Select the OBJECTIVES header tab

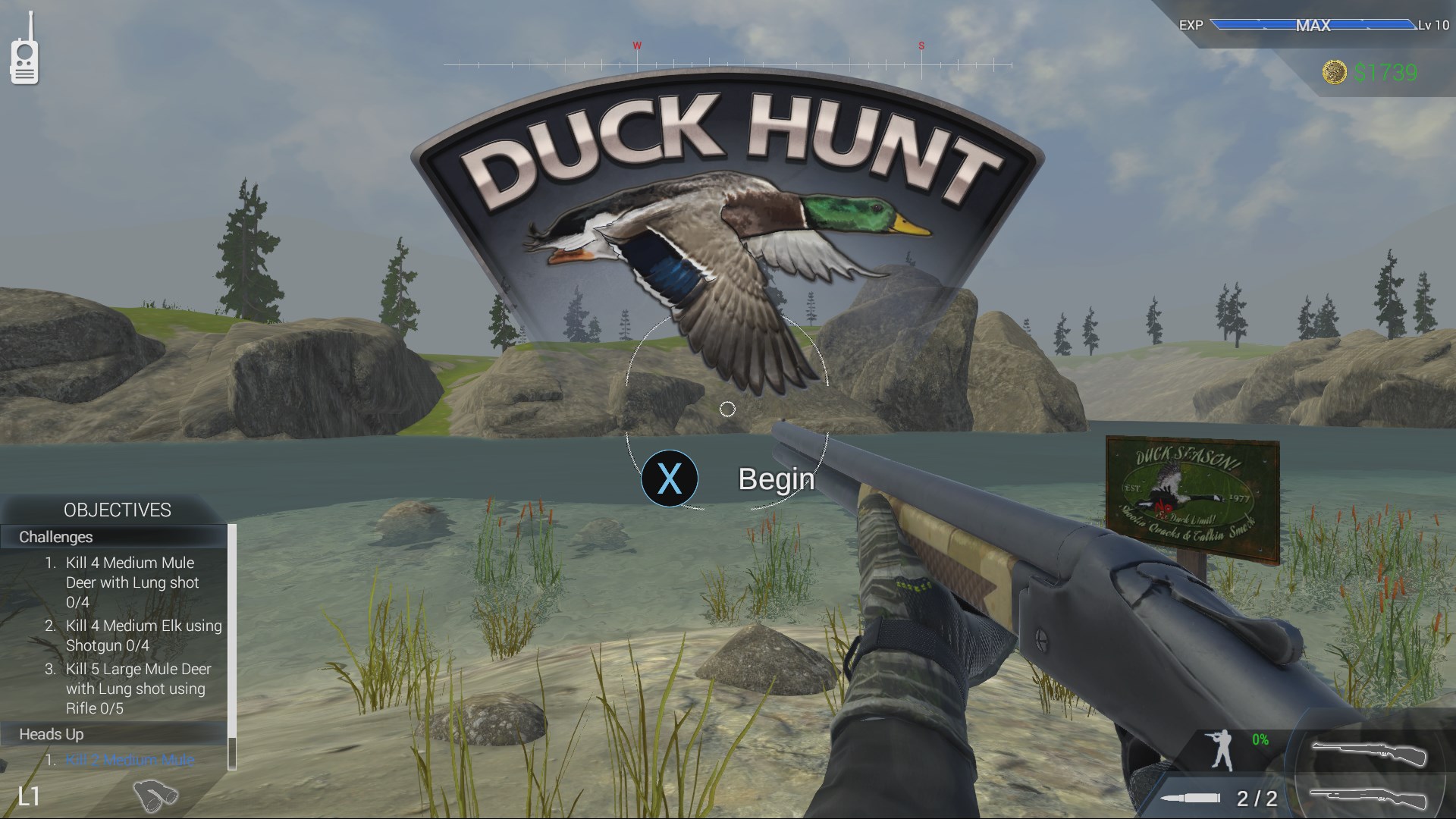point(118,510)
